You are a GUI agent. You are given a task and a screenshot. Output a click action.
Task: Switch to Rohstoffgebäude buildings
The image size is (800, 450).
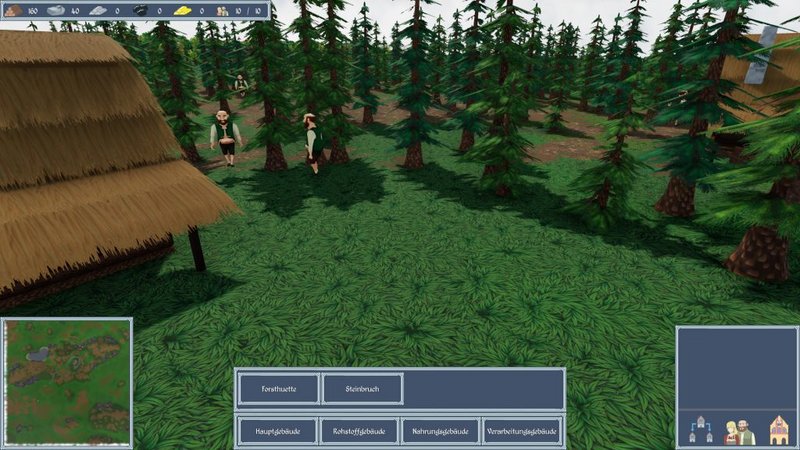(x=359, y=431)
